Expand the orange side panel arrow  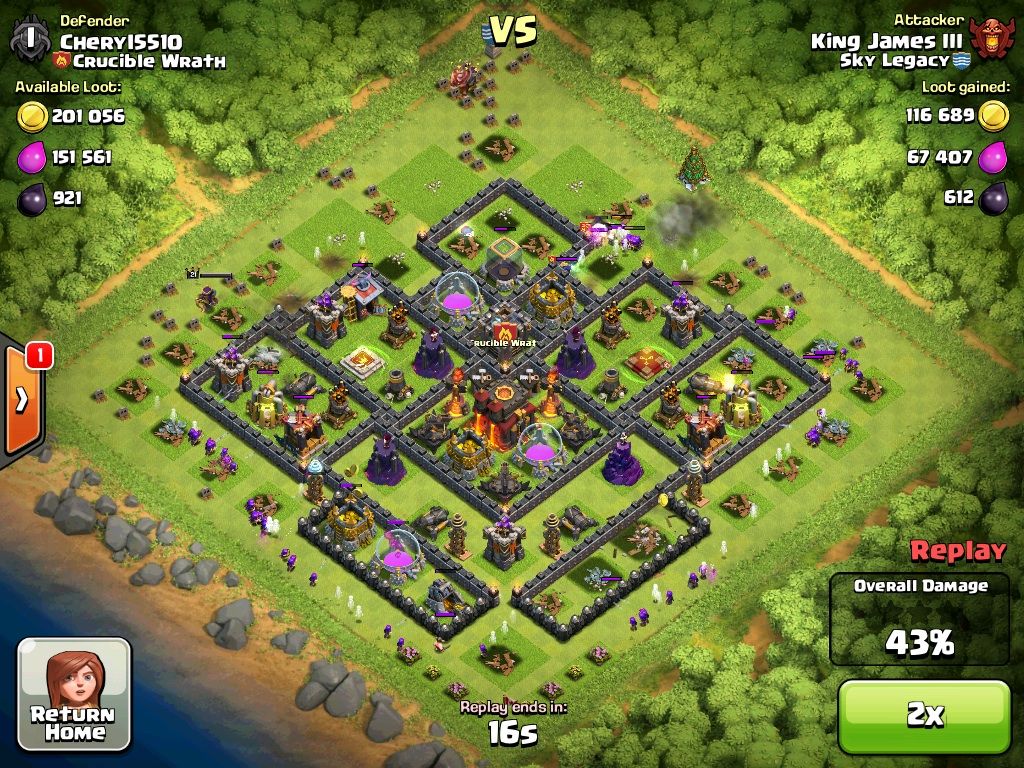coord(22,400)
